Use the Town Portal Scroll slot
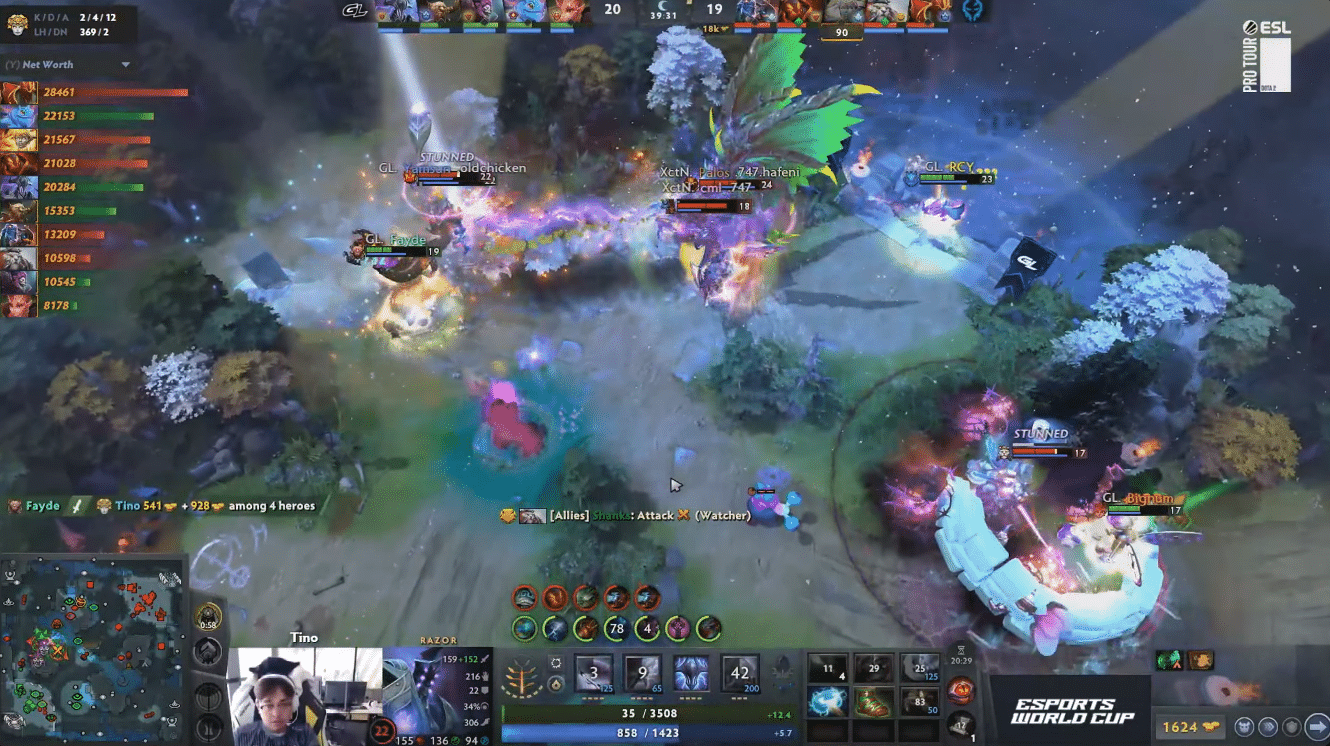Image resolution: width=1330 pixels, height=746 pixels. click(x=961, y=725)
